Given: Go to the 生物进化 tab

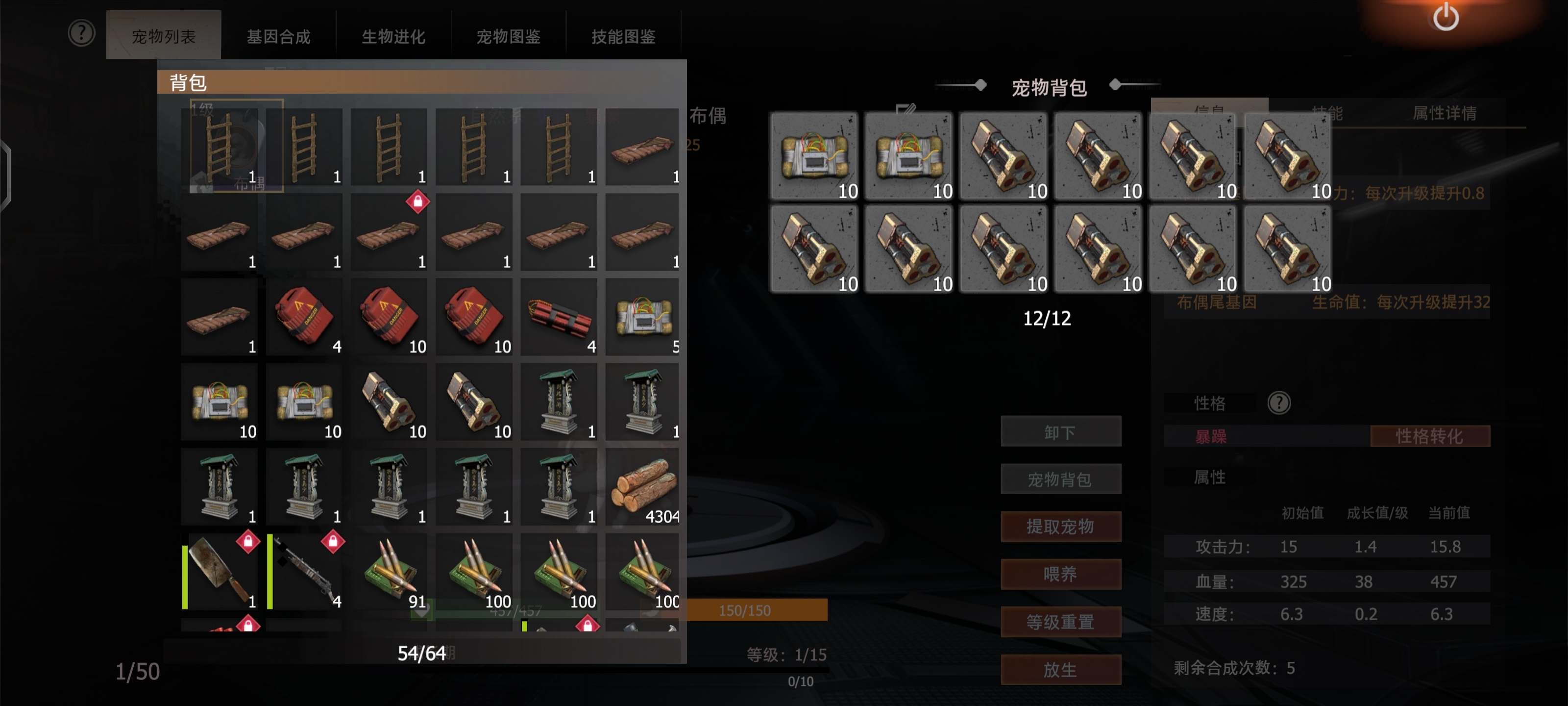Looking at the screenshot, I should (x=393, y=37).
